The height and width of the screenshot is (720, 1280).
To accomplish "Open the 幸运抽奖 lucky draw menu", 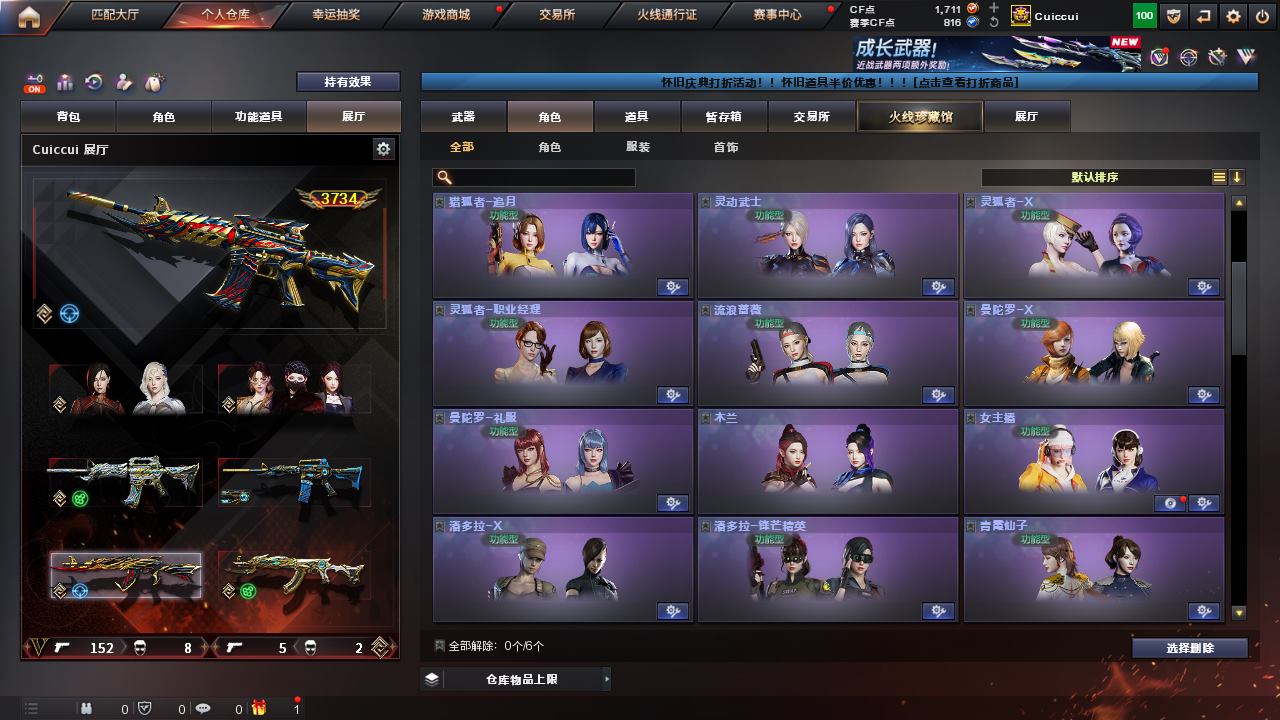I will [337, 15].
